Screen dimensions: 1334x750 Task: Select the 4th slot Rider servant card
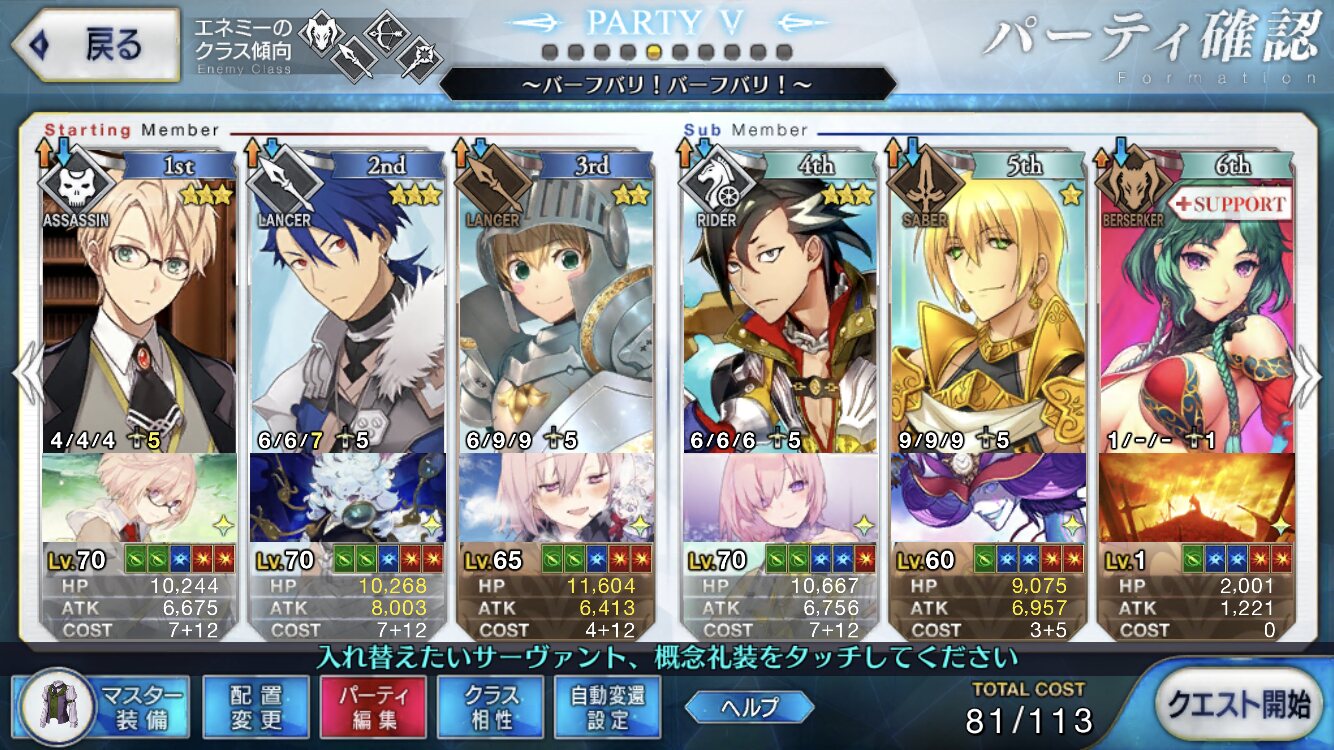point(780,310)
